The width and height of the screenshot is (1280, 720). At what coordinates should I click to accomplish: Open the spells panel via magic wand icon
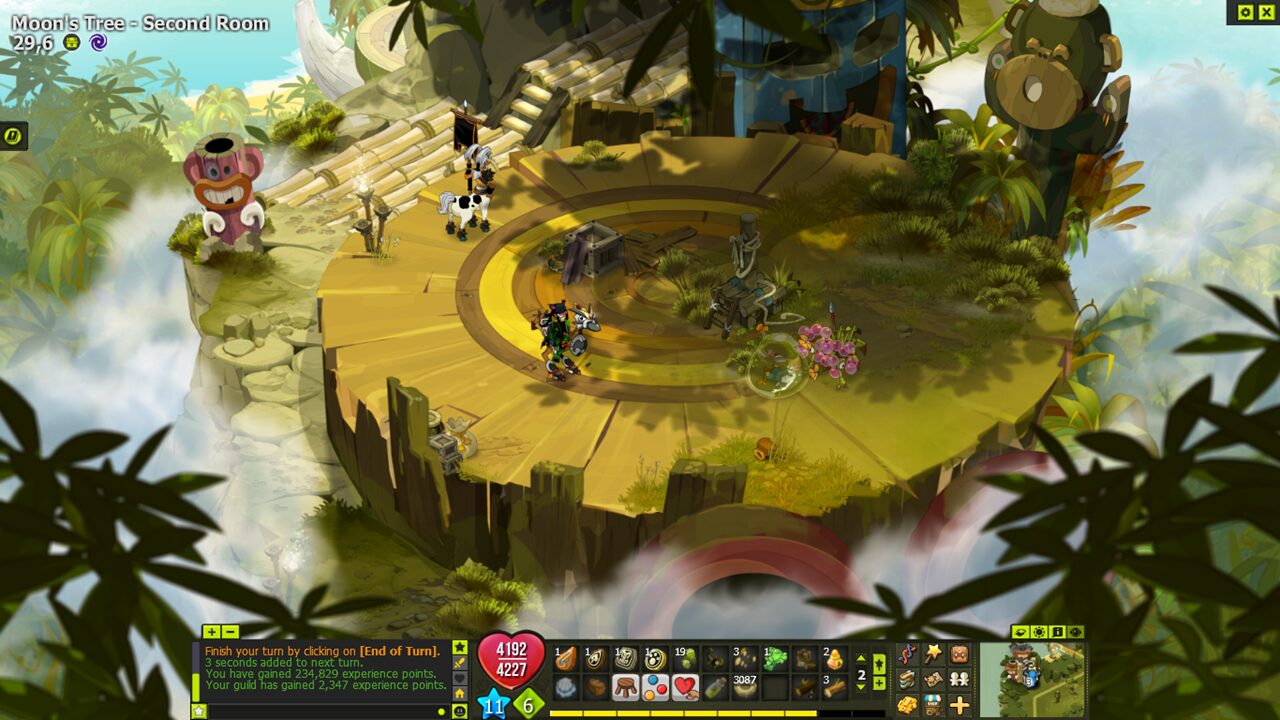coord(932,654)
